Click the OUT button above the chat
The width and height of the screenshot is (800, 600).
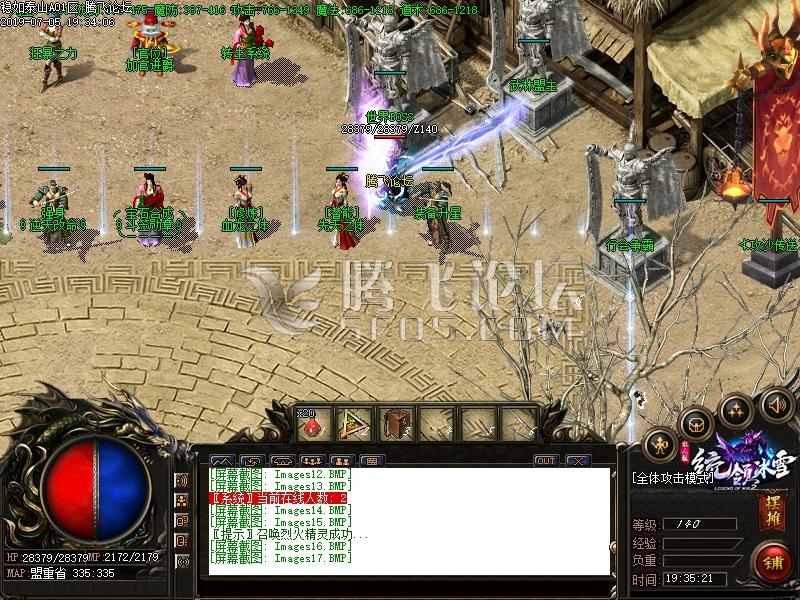[545, 461]
